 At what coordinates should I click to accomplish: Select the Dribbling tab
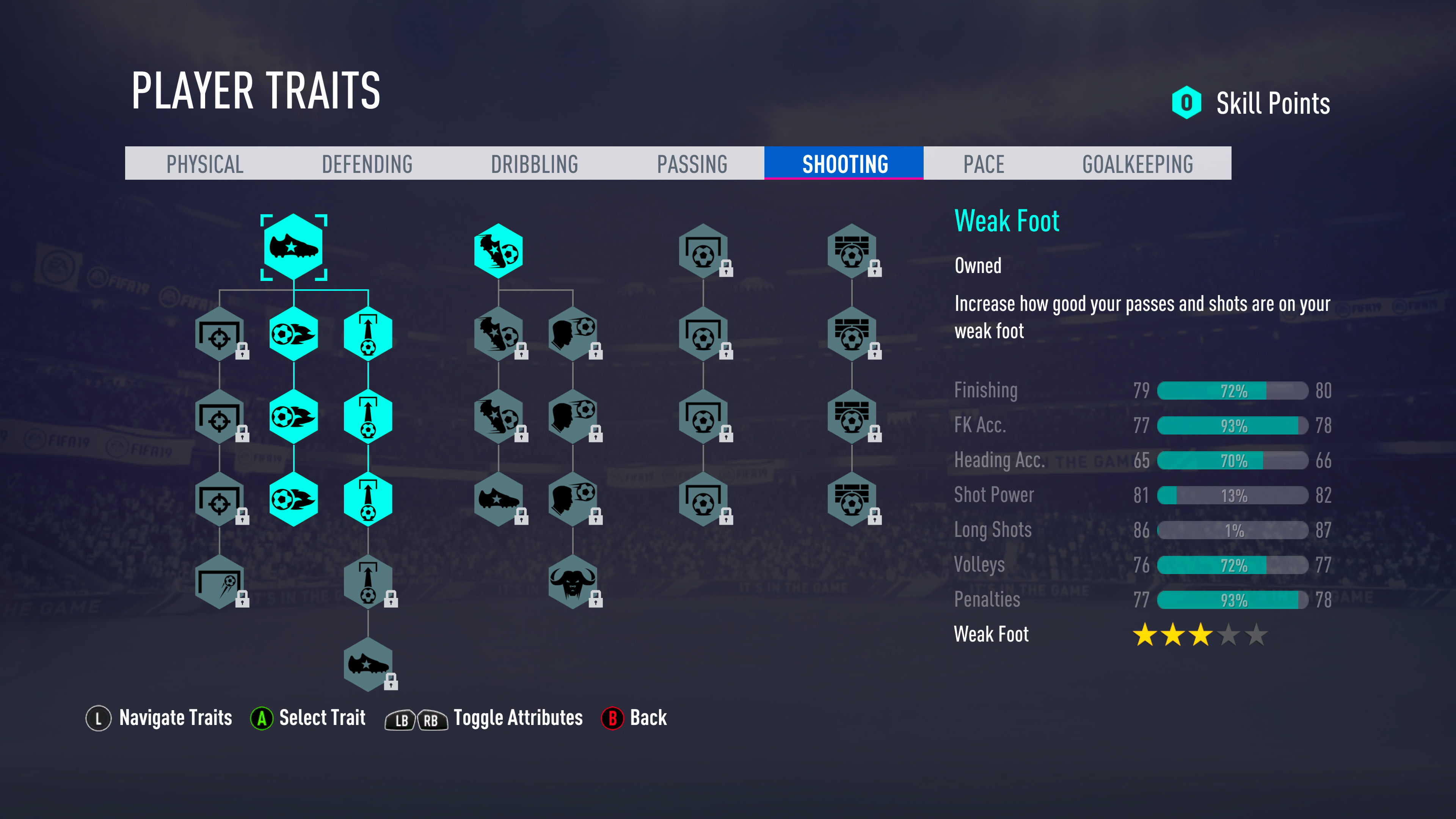(534, 164)
